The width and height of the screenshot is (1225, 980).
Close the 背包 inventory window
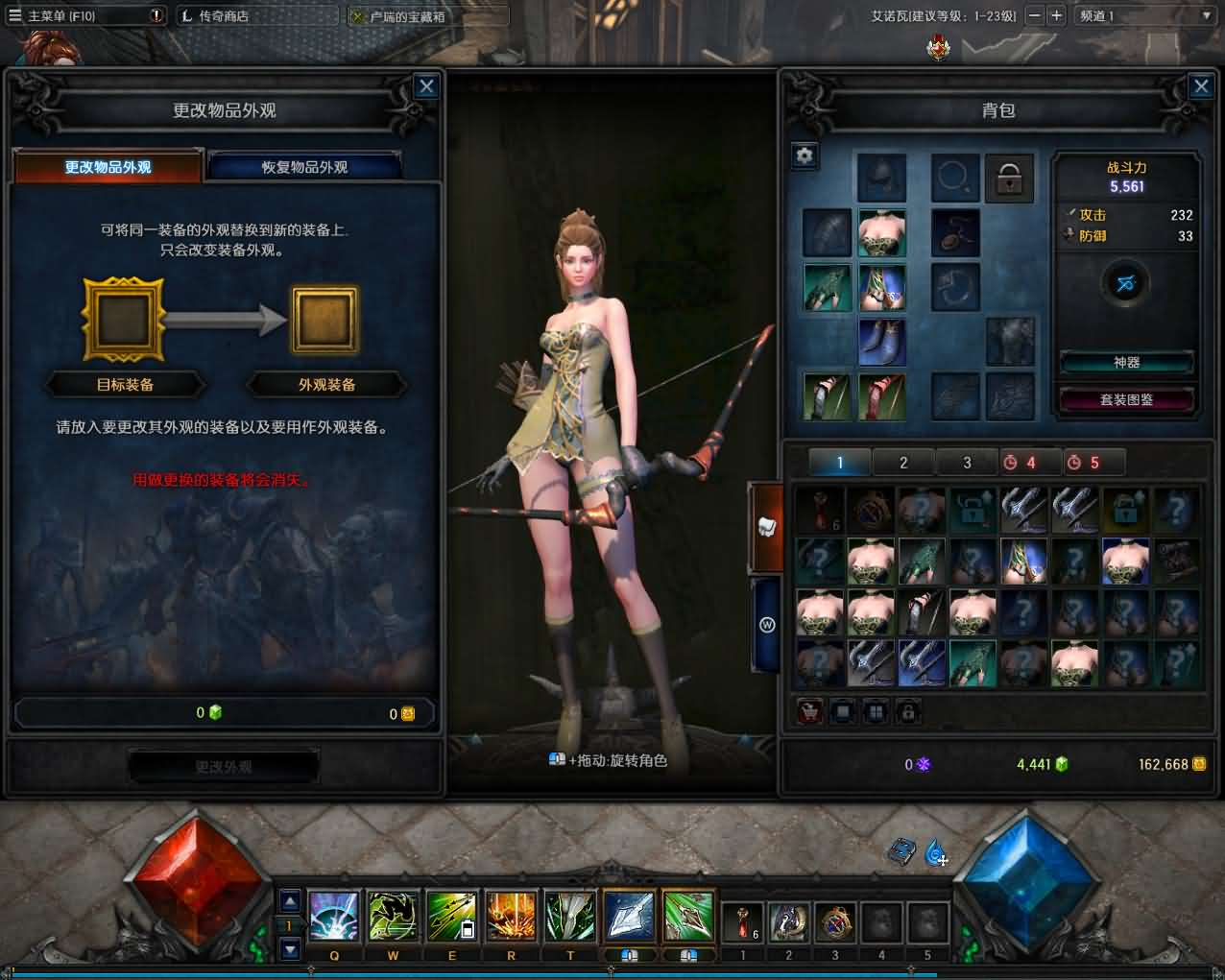point(1201,86)
